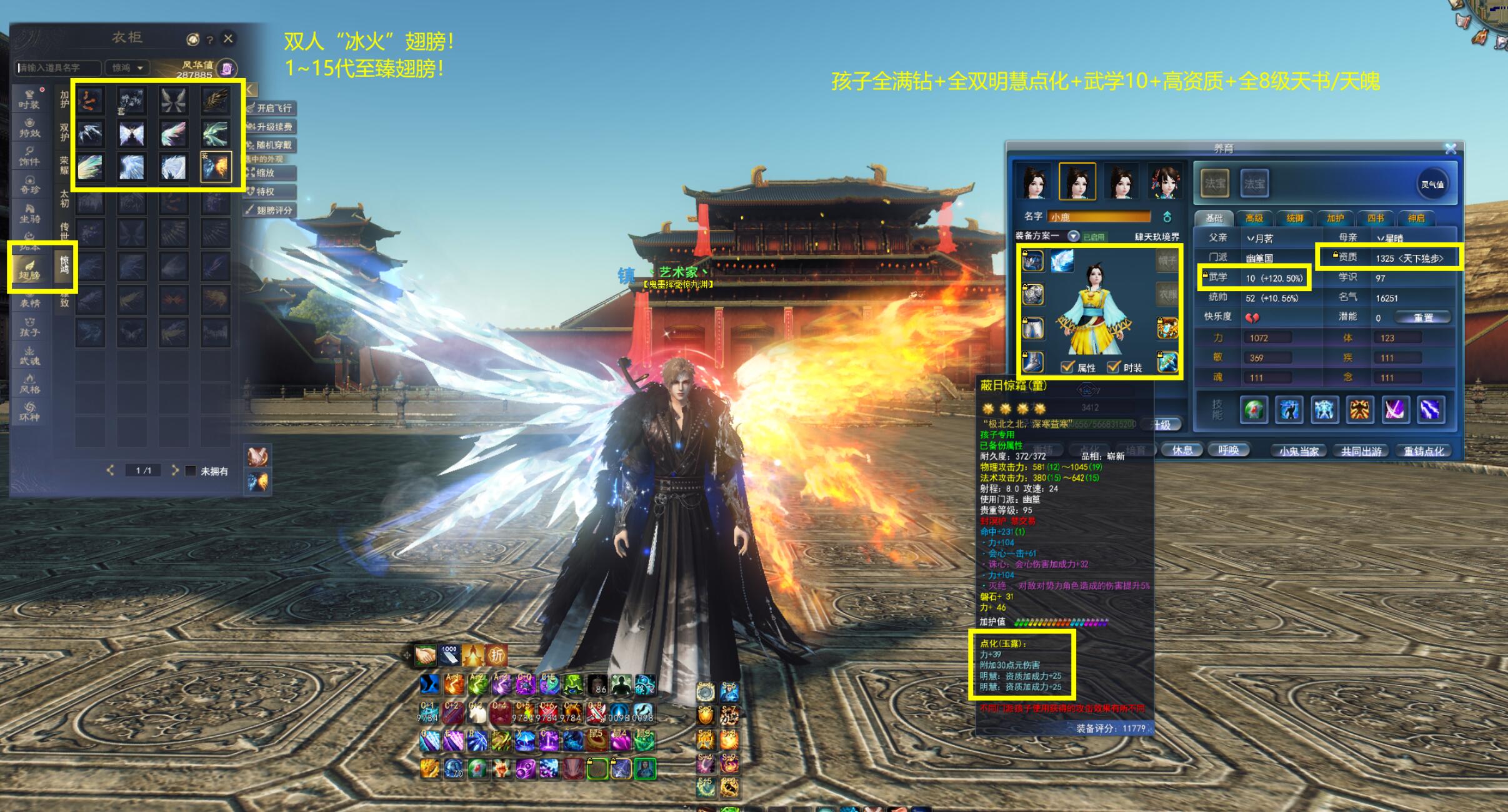Toggle the 时装 checkbox under child model

[x=1114, y=367]
